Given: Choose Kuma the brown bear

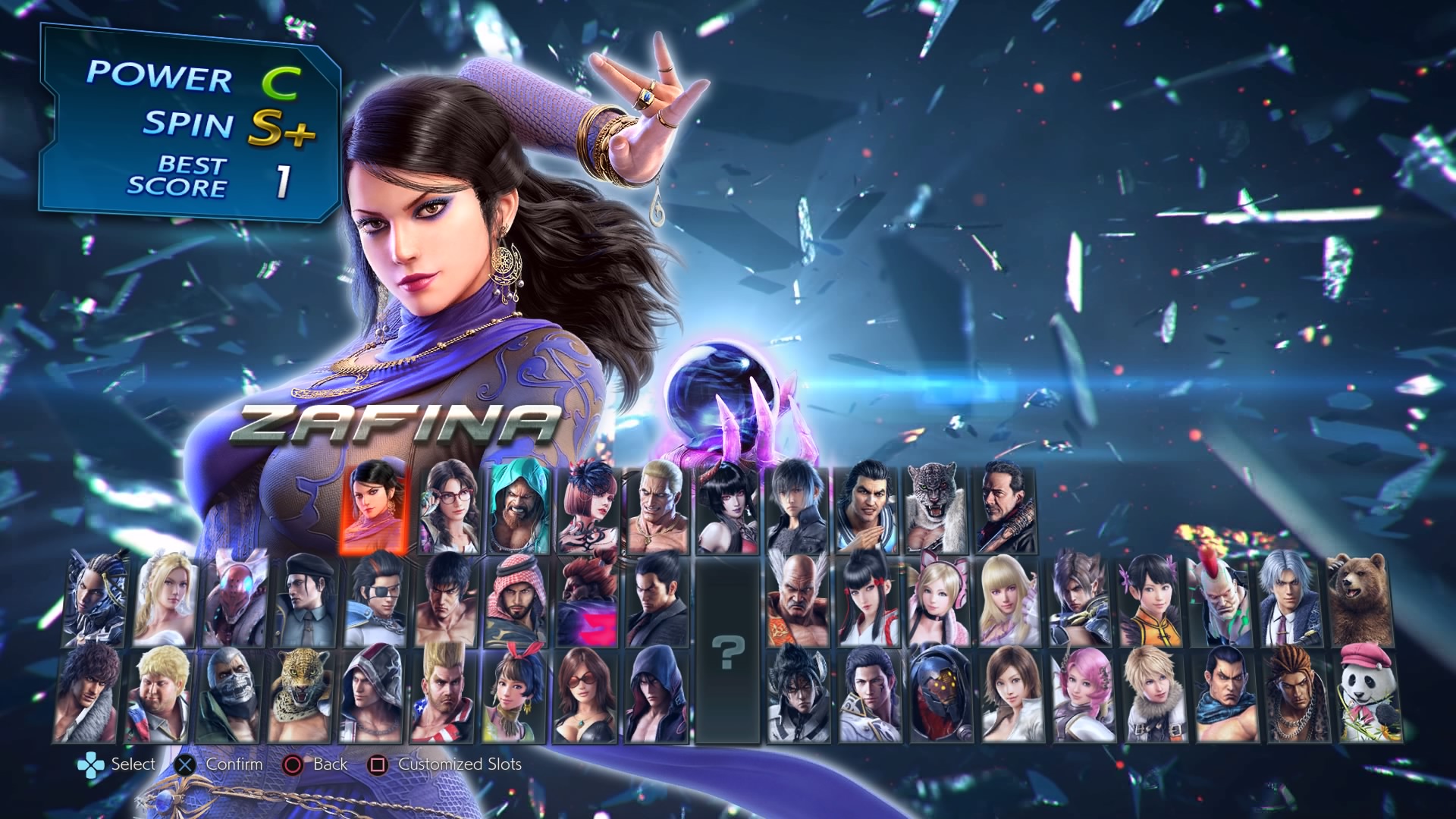Looking at the screenshot, I should click(1360, 601).
